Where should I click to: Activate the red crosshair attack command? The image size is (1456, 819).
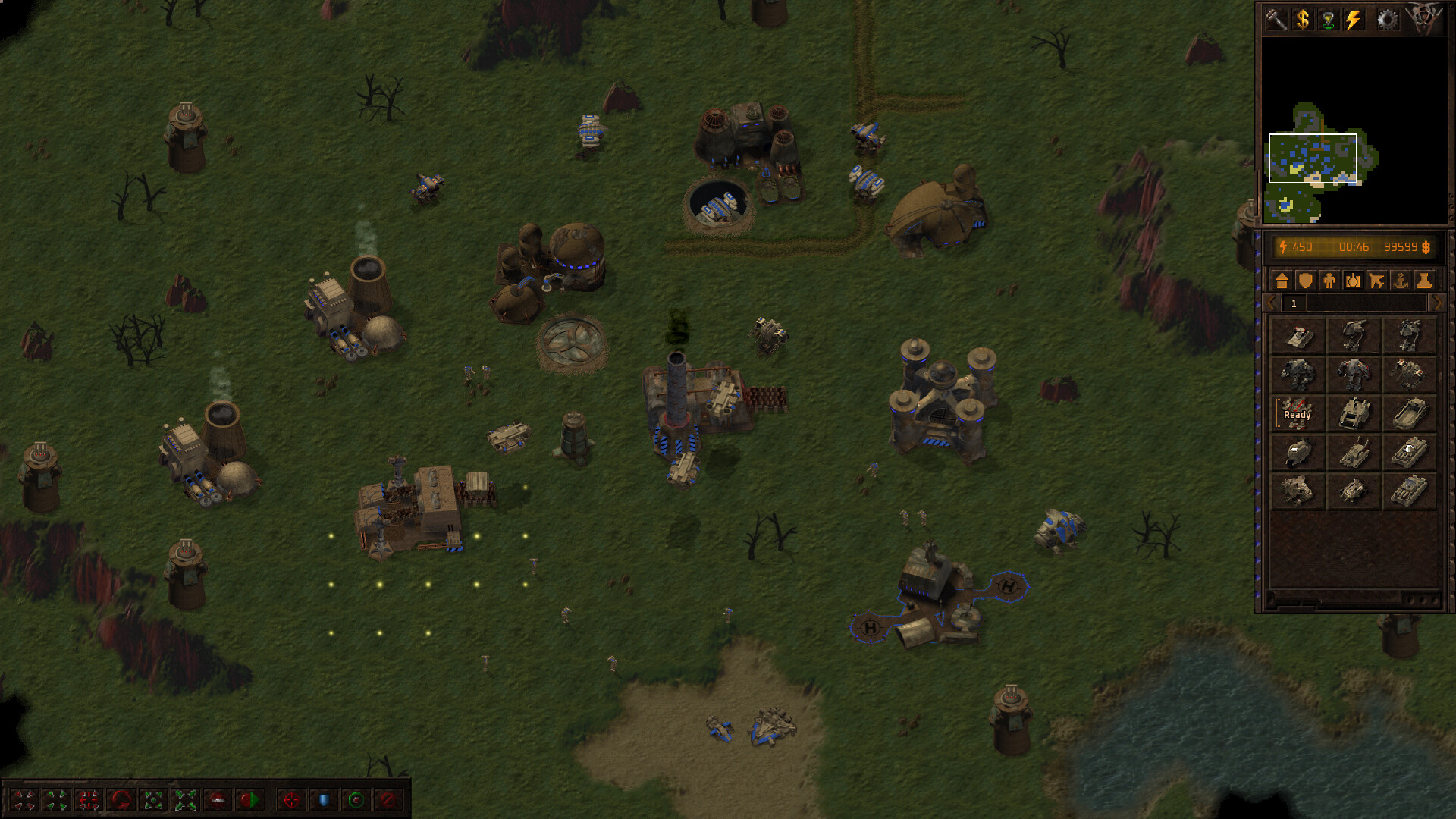tap(291, 800)
